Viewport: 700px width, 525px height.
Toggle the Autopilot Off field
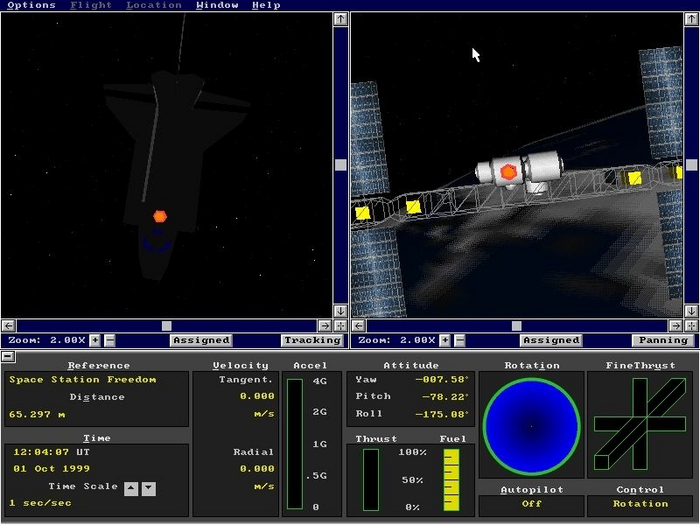[x=531, y=504]
